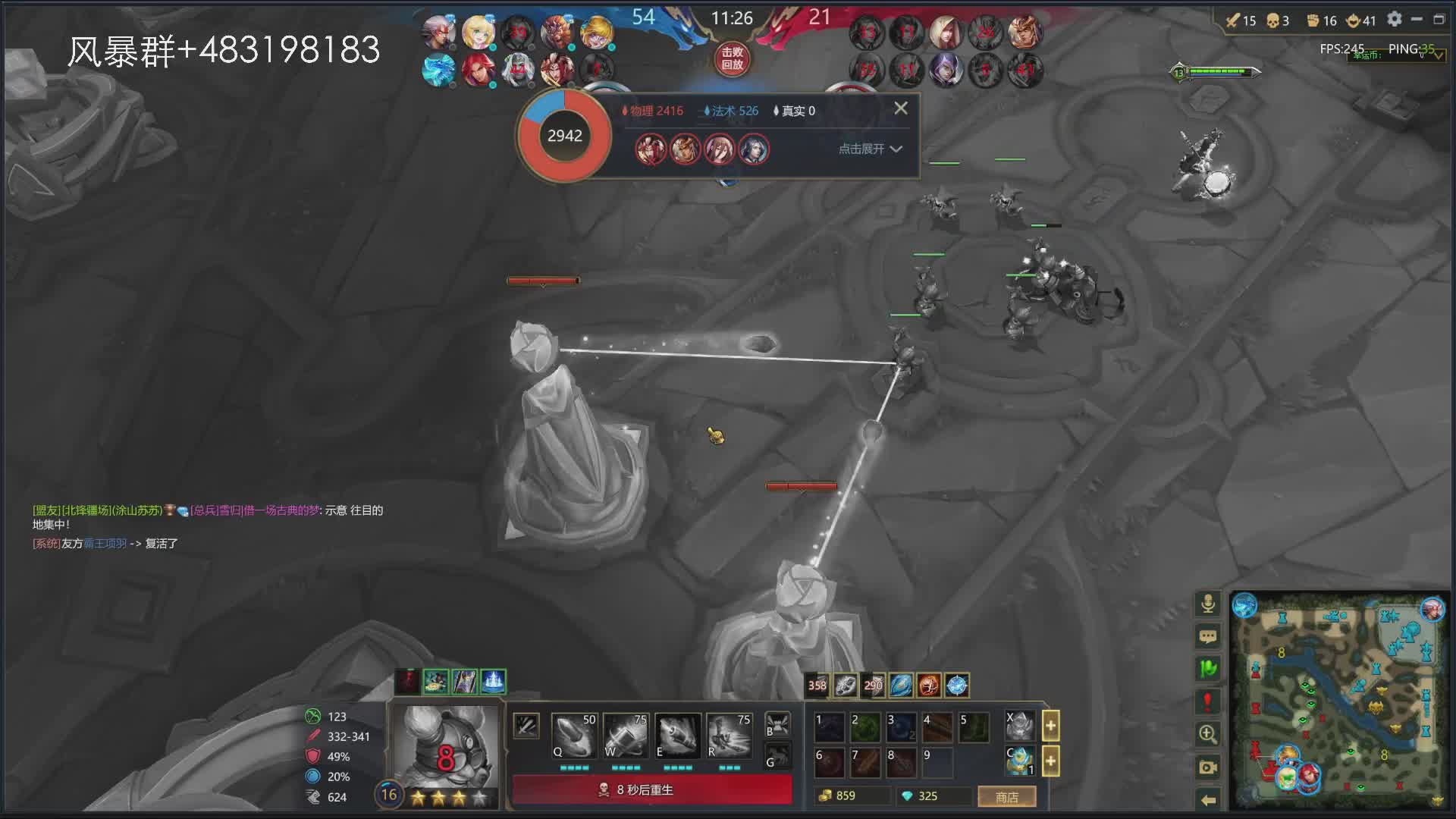Restore or maximize the game window
Image resolution: width=1456 pixels, height=819 pixels.
click(1439, 19)
